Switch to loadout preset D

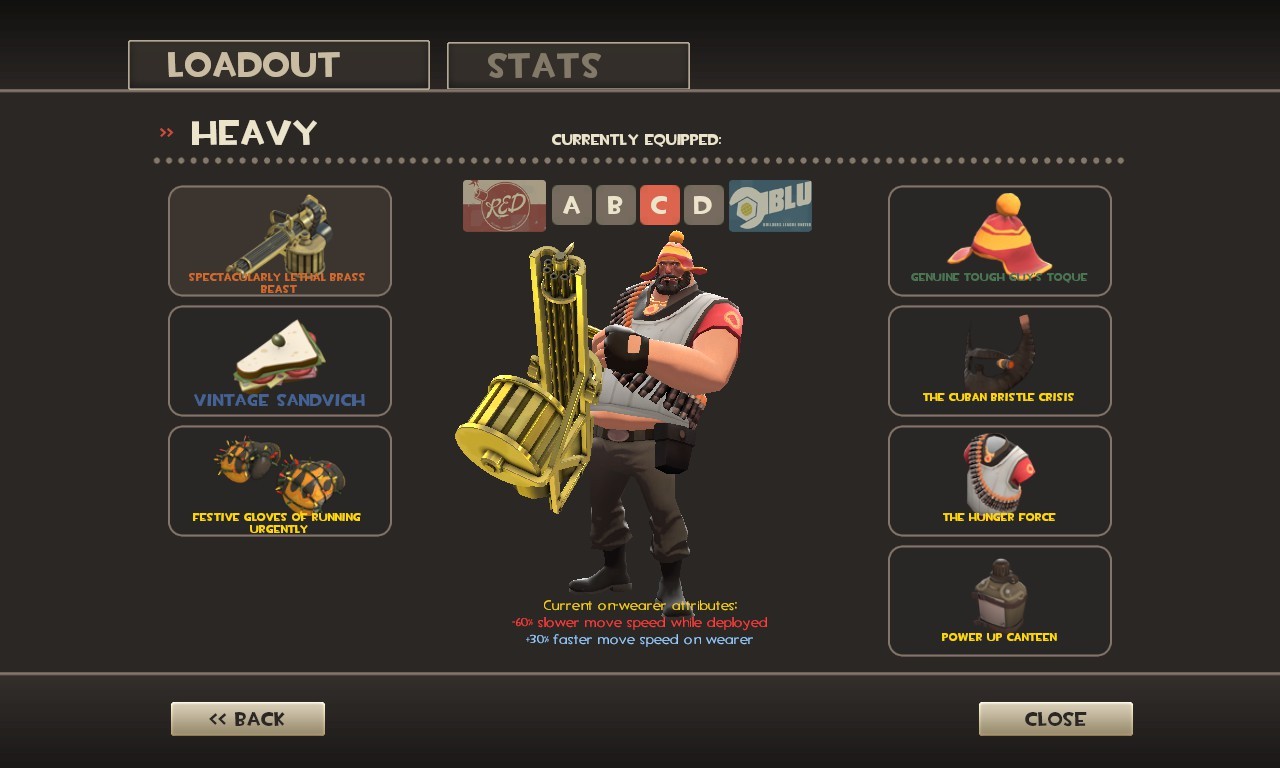(702, 205)
